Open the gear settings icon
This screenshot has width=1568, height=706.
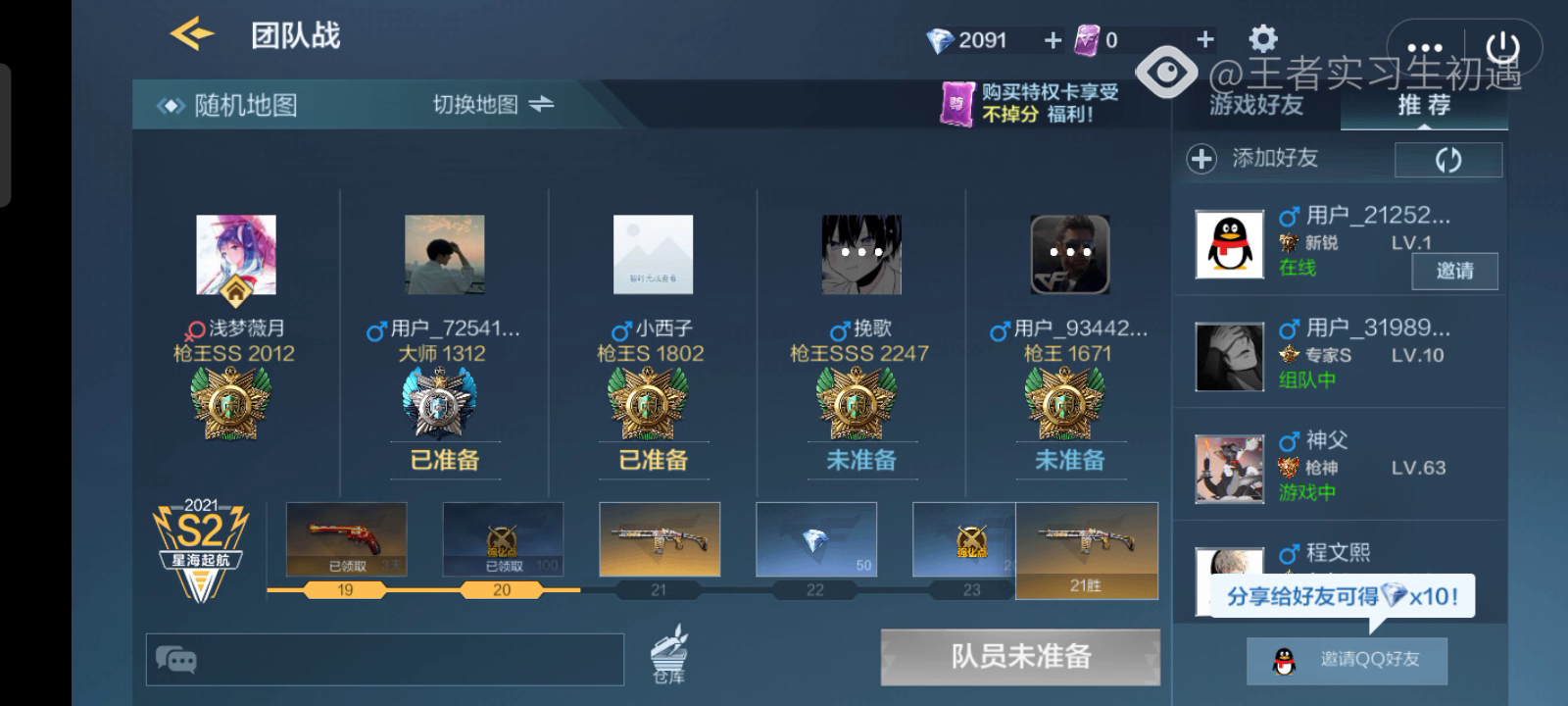coord(1263,39)
